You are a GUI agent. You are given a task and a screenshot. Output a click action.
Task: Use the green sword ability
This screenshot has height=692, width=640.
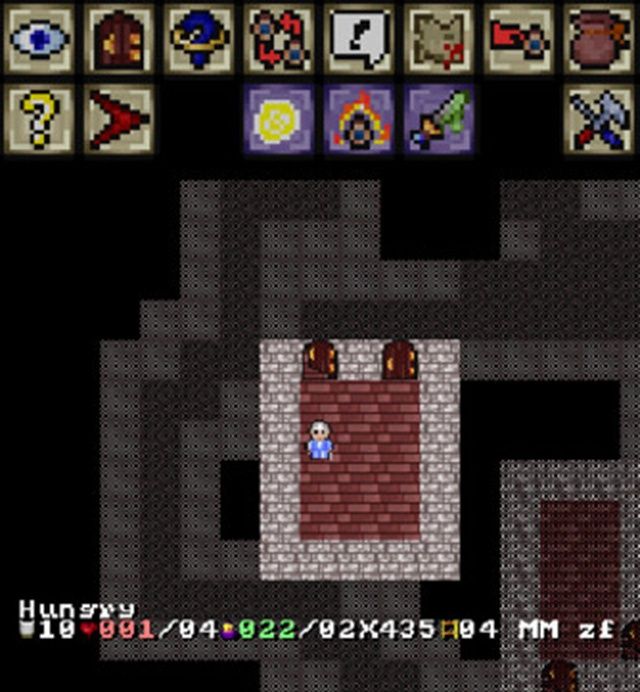pyautogui.click(x=439, y=119)
